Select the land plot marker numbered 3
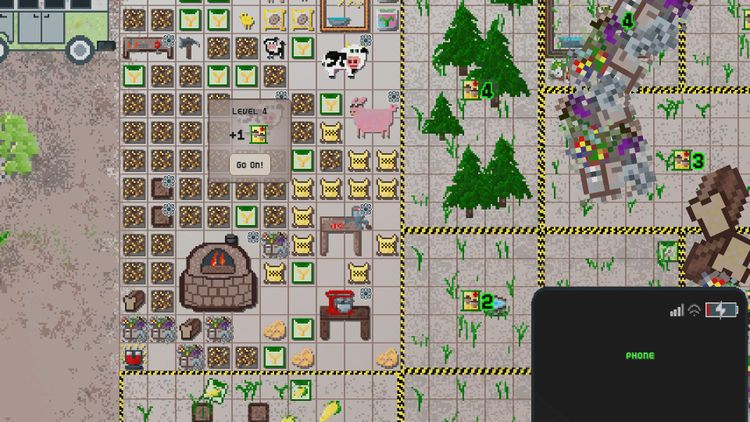This screenshot has height=422, width=750. click(x=689, y=160)
